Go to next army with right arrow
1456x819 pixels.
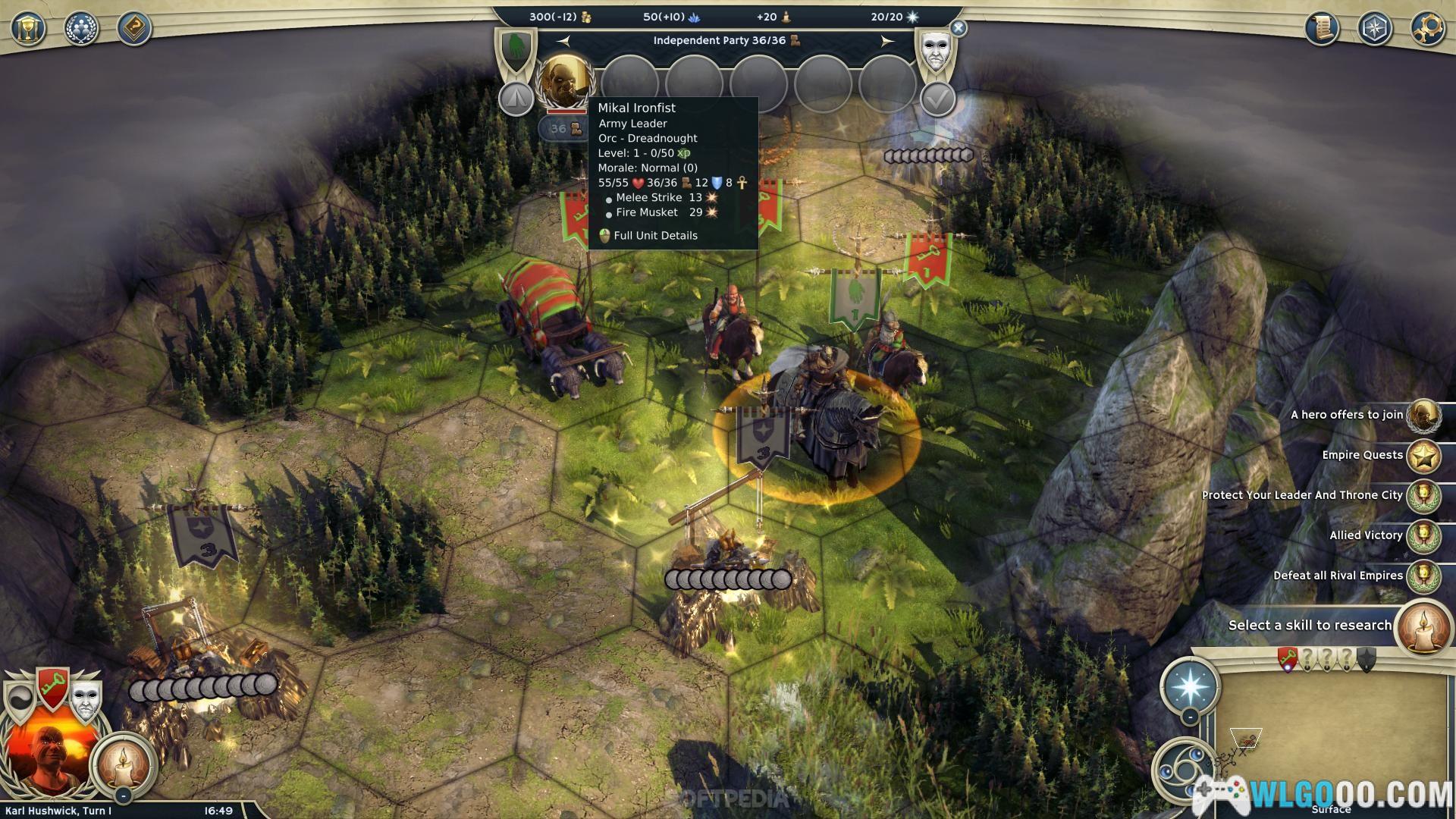point(886,41)
